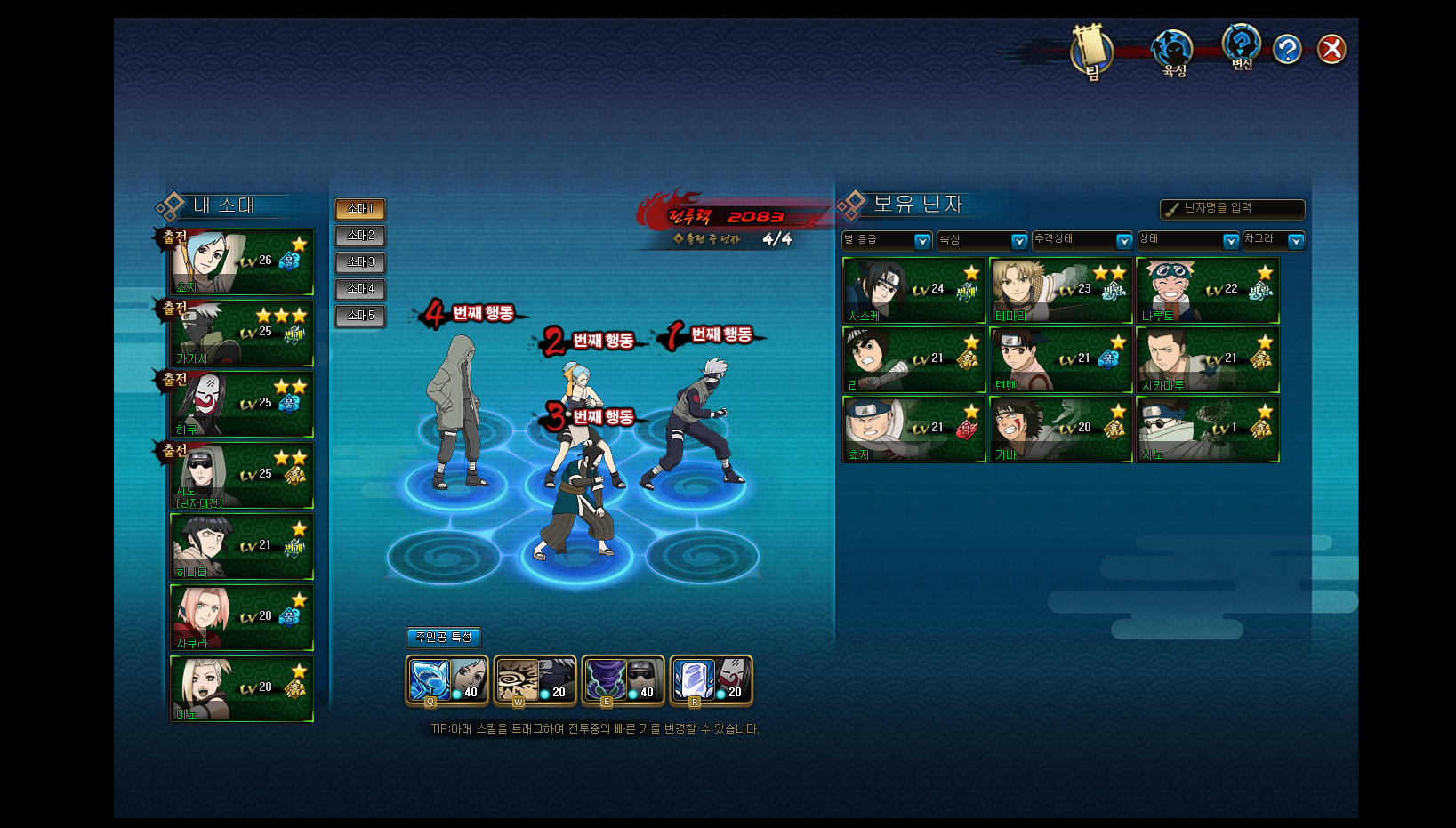Switch to the 소대2 squad tab
This screenshot has width=1456, height=828.
360,236
